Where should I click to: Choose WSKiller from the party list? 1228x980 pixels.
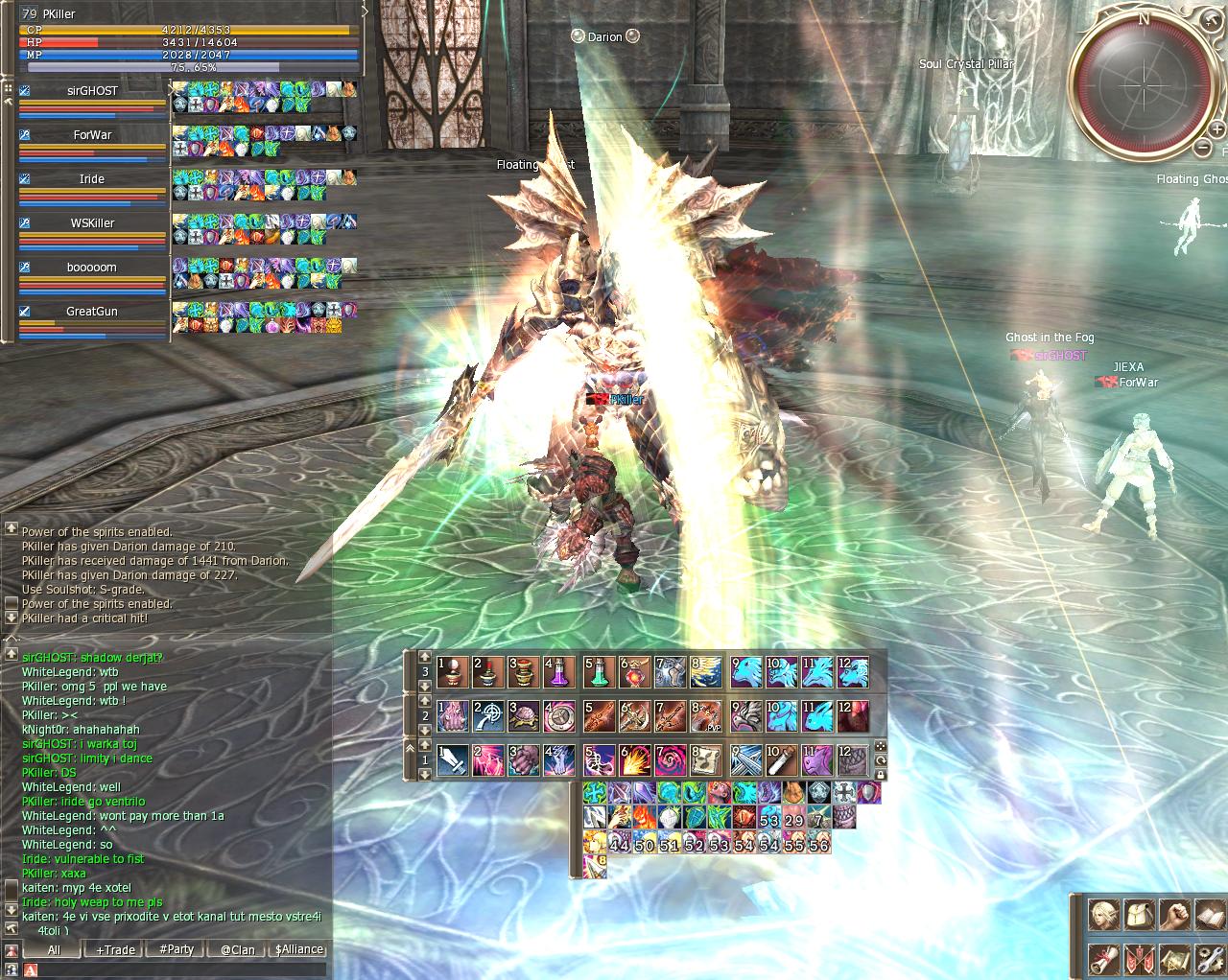[93, 223]
